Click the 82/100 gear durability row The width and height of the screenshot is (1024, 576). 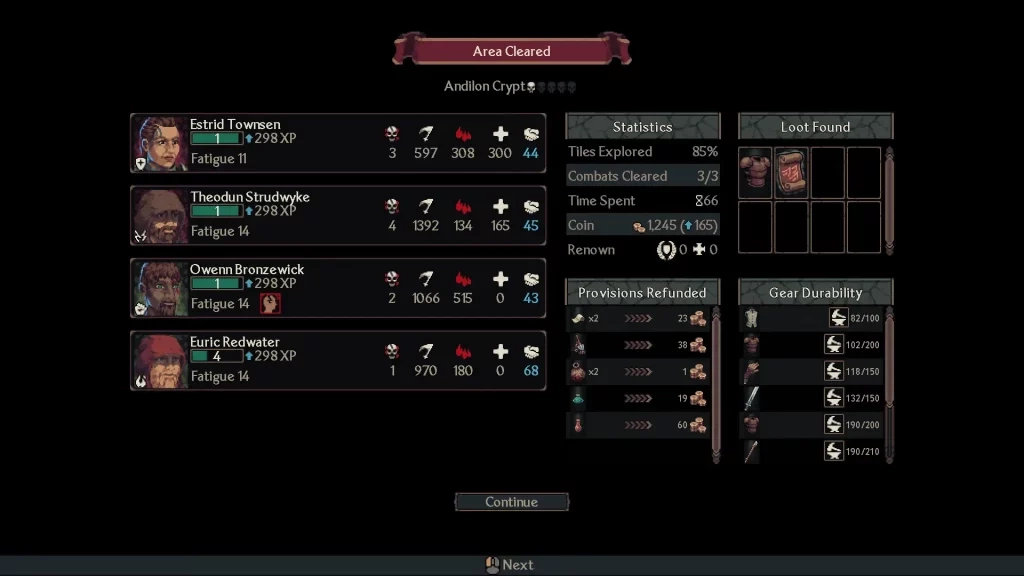[810, 318]
